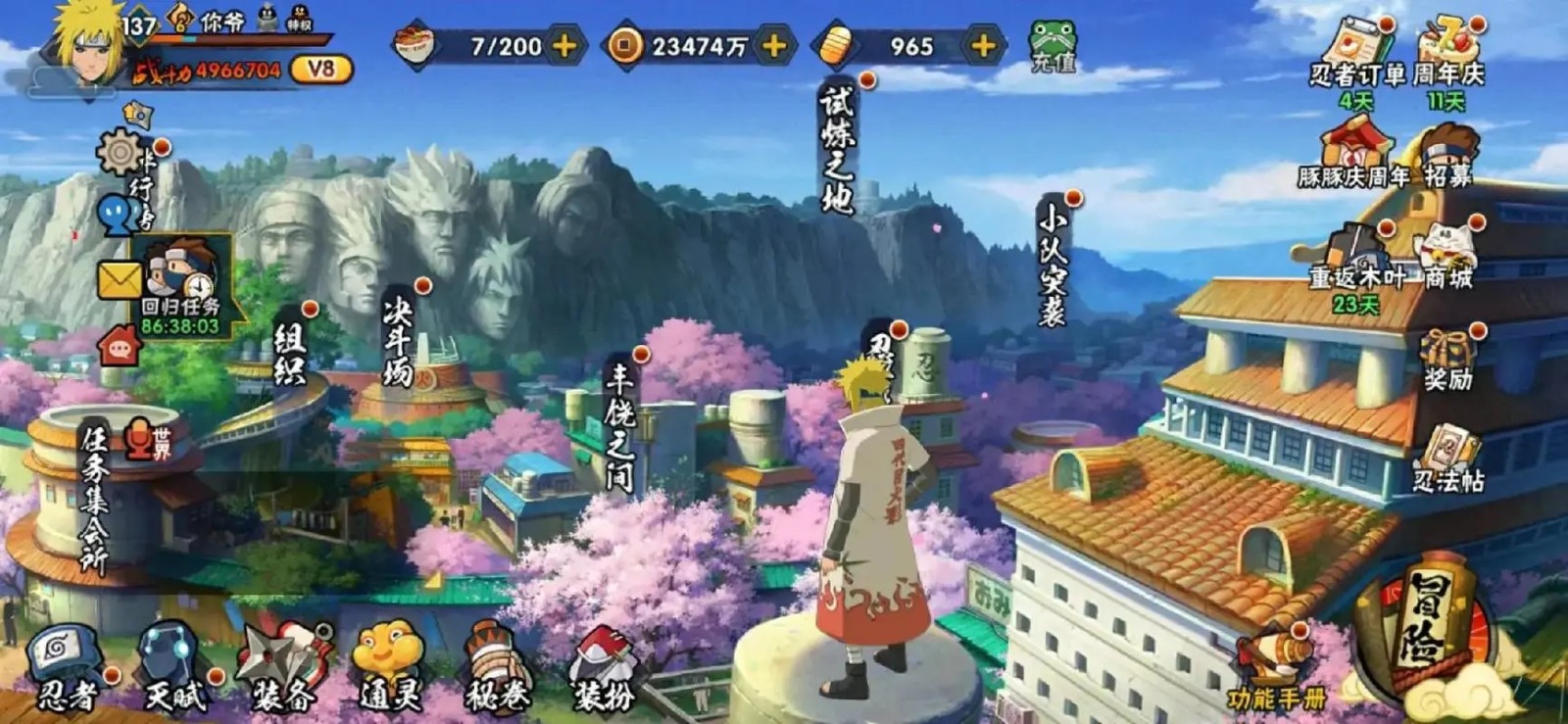Screen dimensions: 1568x724
Task: Add more gold coins with plus button
Action: pos(774,45)
